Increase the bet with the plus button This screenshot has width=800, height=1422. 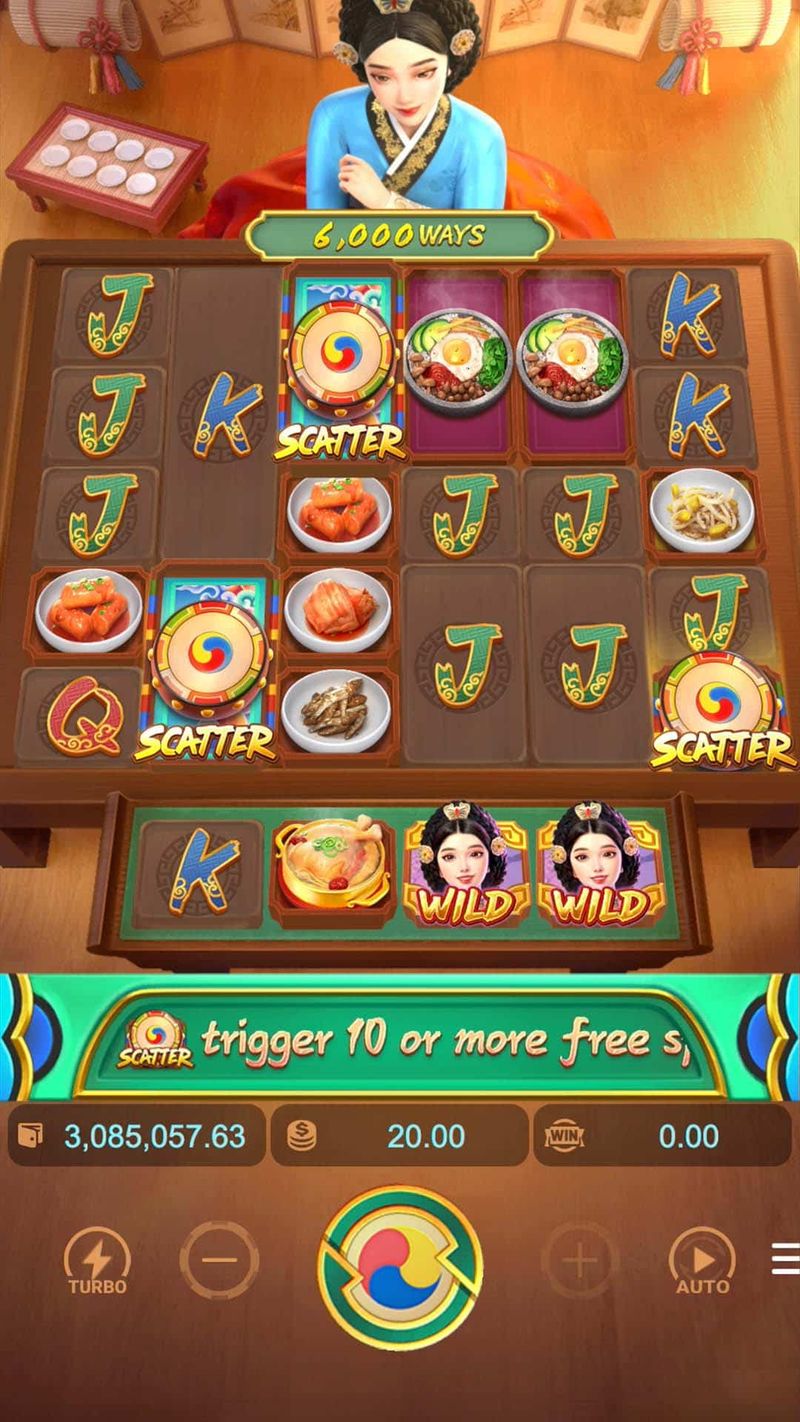coord(580,1260)
